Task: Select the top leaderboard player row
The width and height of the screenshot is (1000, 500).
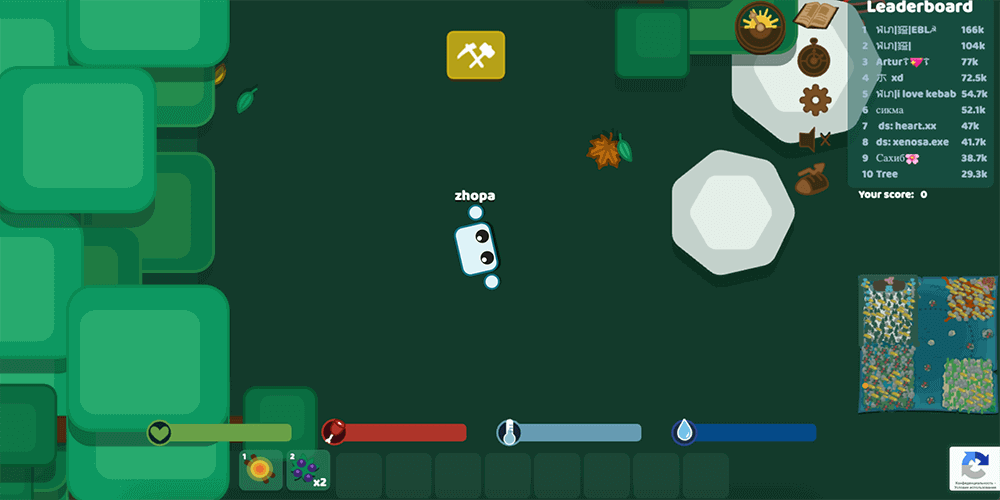Action: [920, 30]
